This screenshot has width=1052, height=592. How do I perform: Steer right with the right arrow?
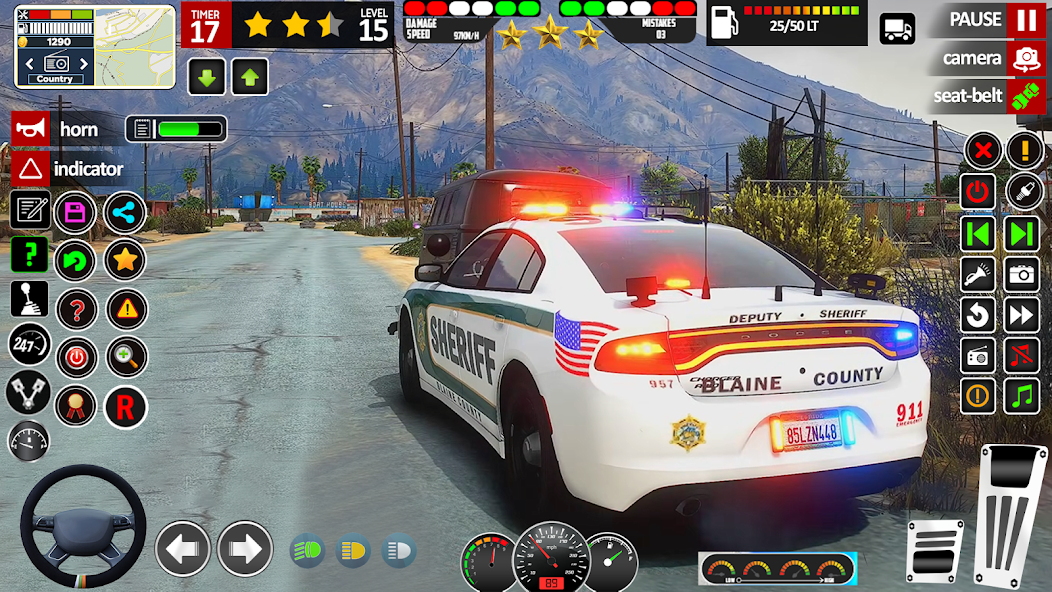click(245, 548)
